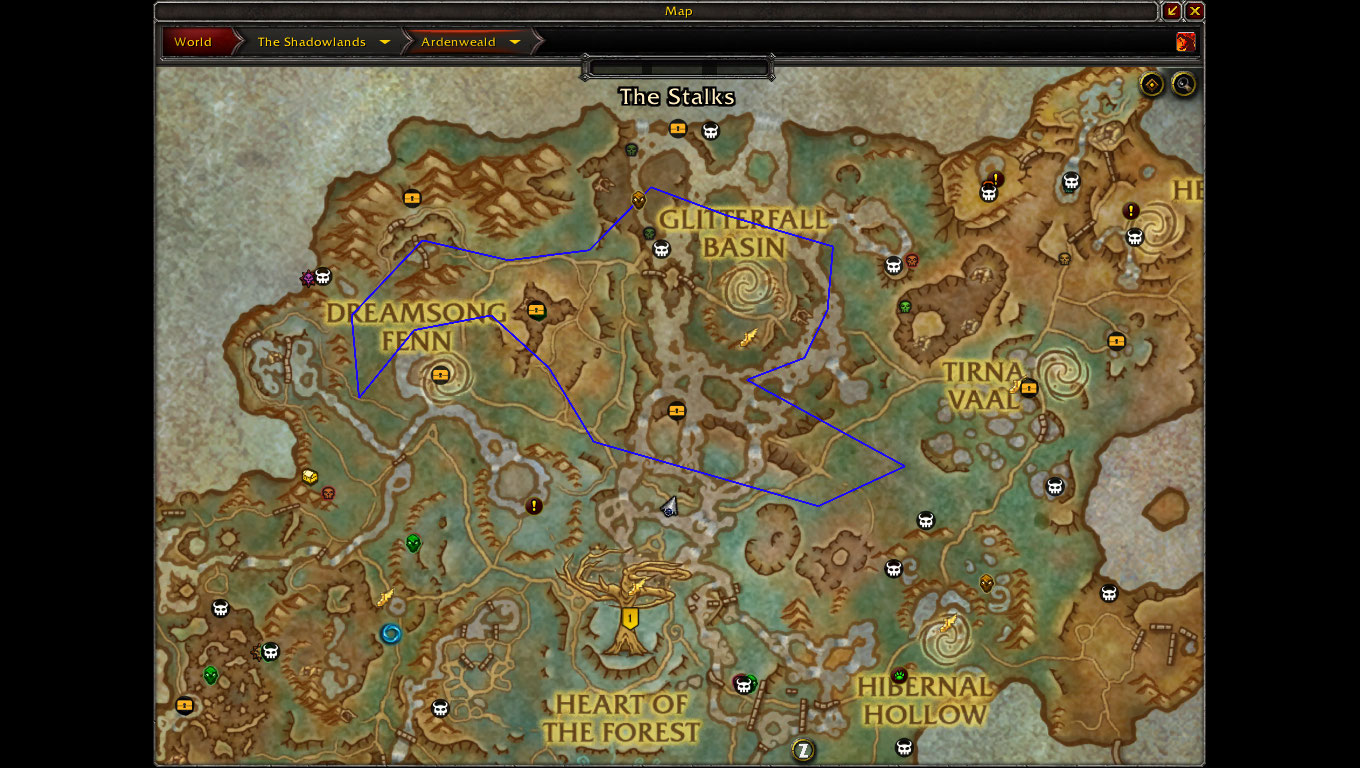The image size is (1360, 768).
Task: Click the treasure chest beside Tirna Vaal
Action: click(1029, 388)
